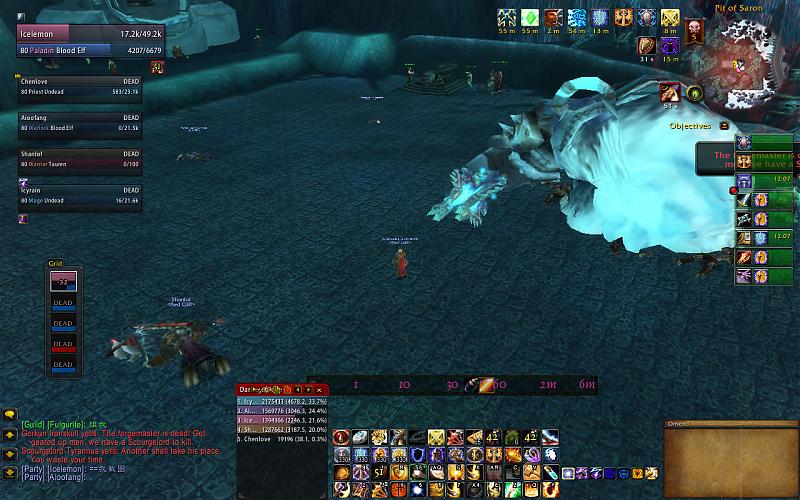
Task: Collapse the Objectives tracker
Action: pos(724,126)
